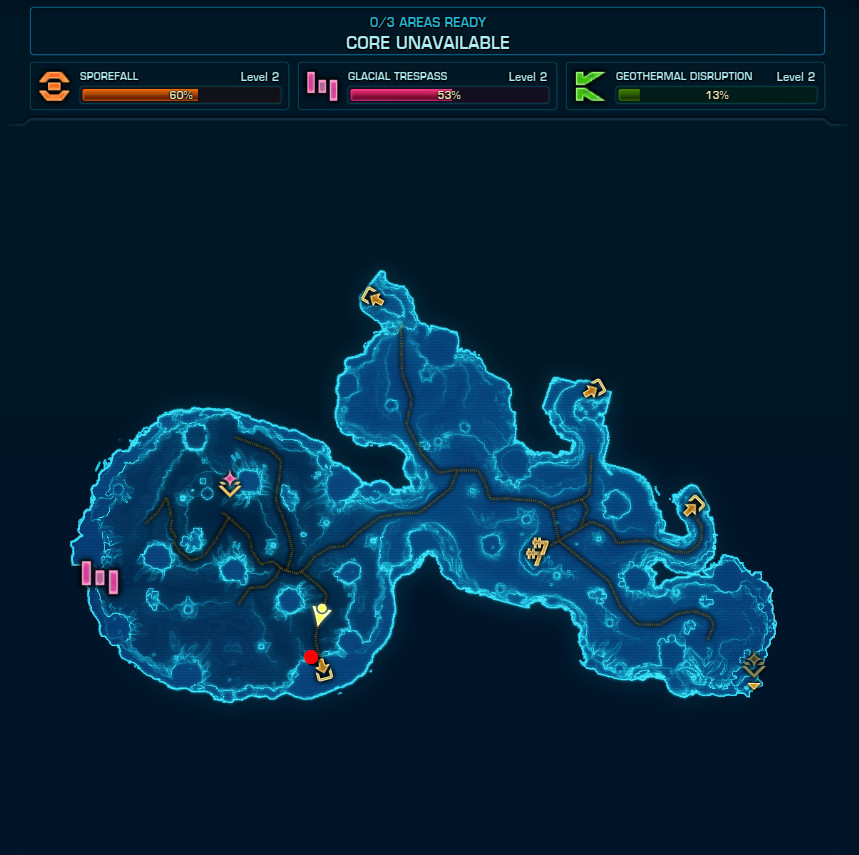Select the pink bars marker on the map

(99, 577)
